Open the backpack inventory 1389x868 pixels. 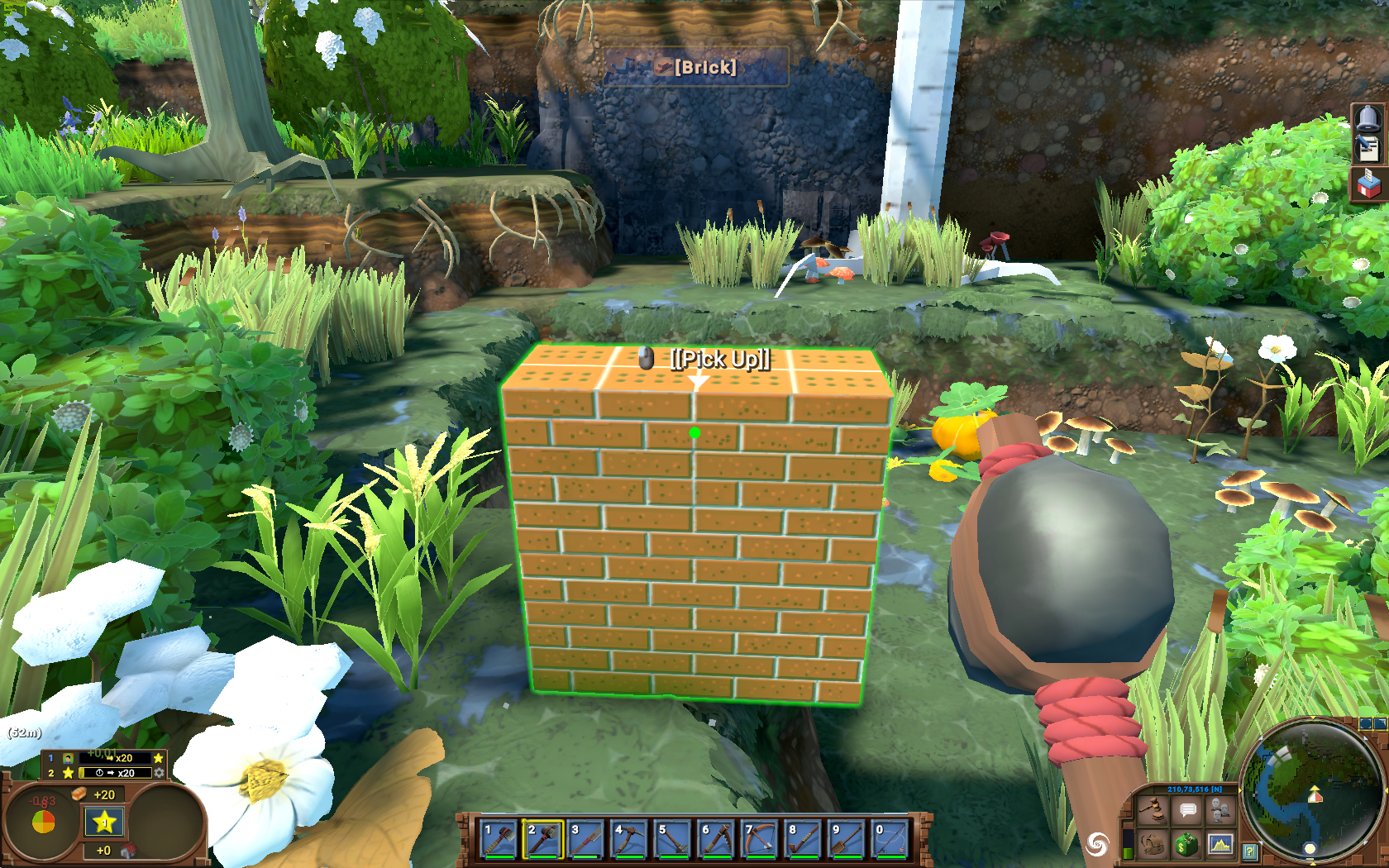1153,844
